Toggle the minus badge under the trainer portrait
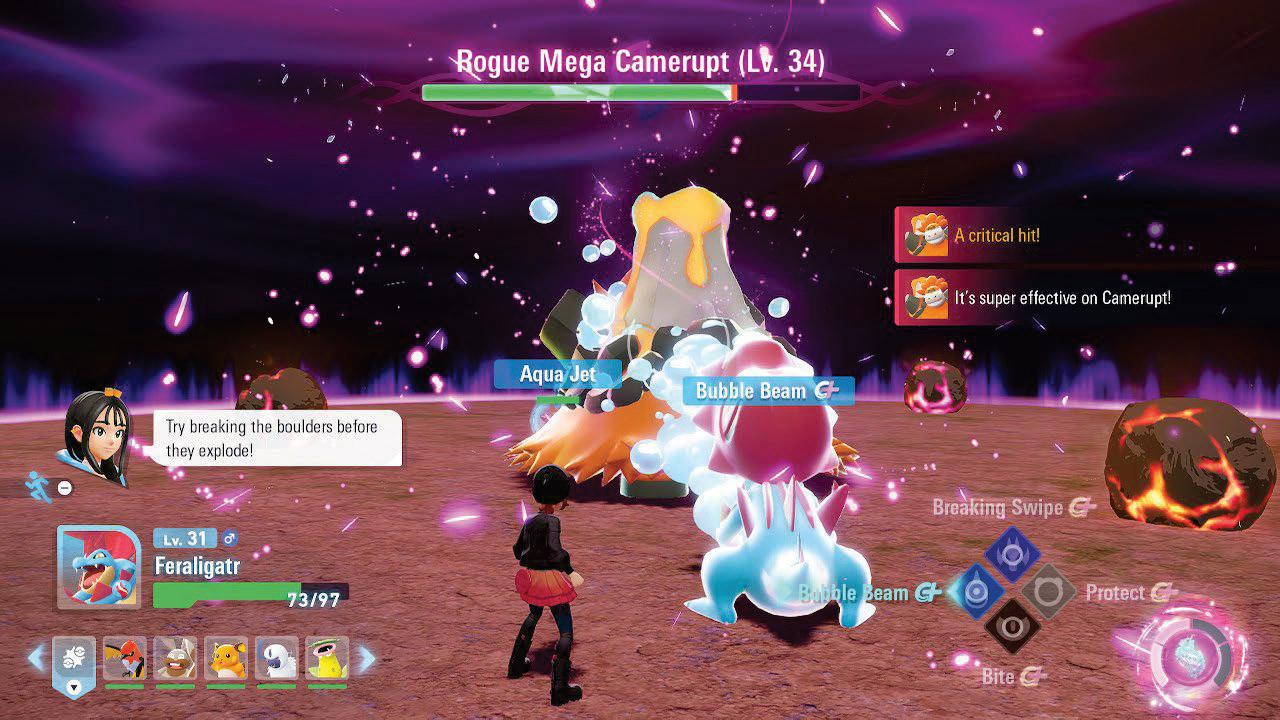1280x720 pixels. [64, 487]
